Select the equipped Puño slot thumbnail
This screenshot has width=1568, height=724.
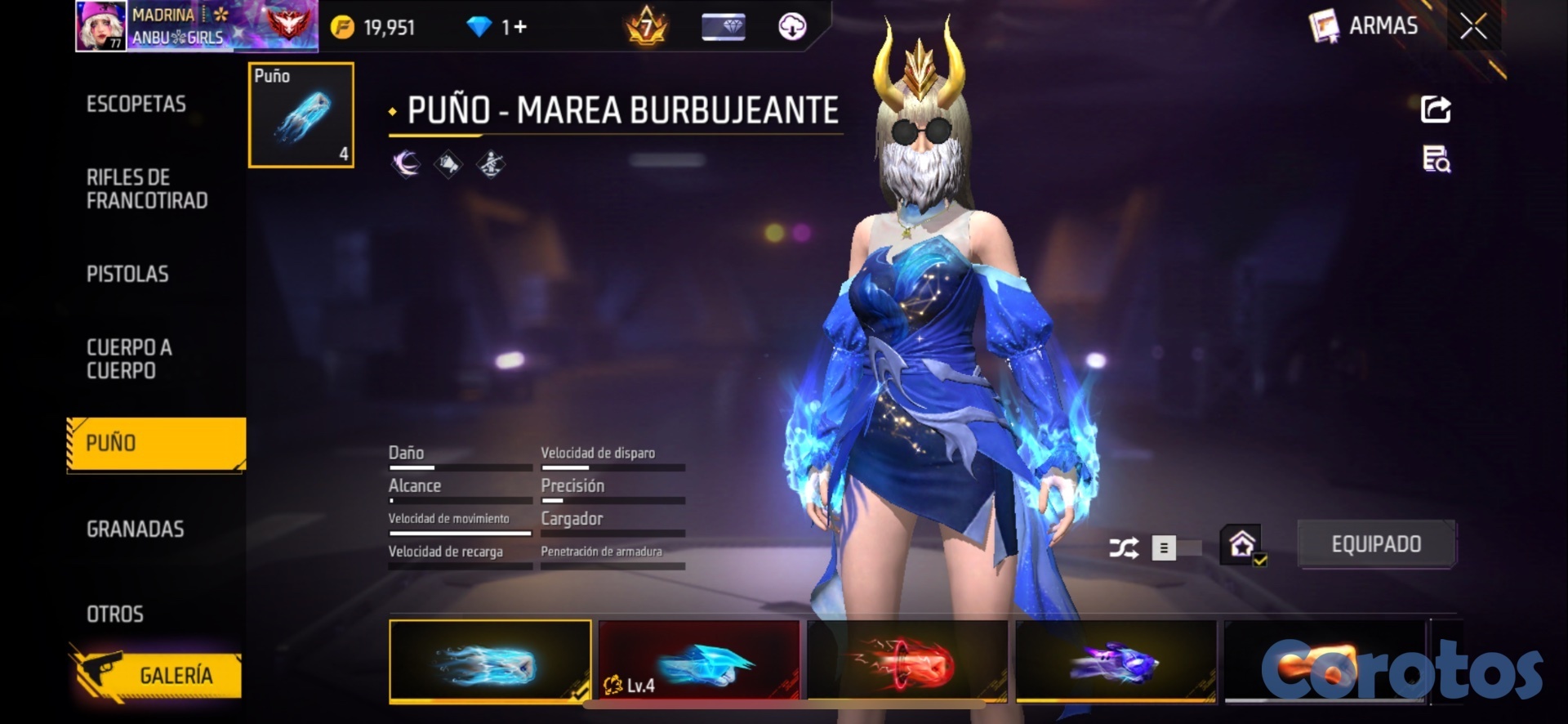pyautogui.click(x=301, y=115)
